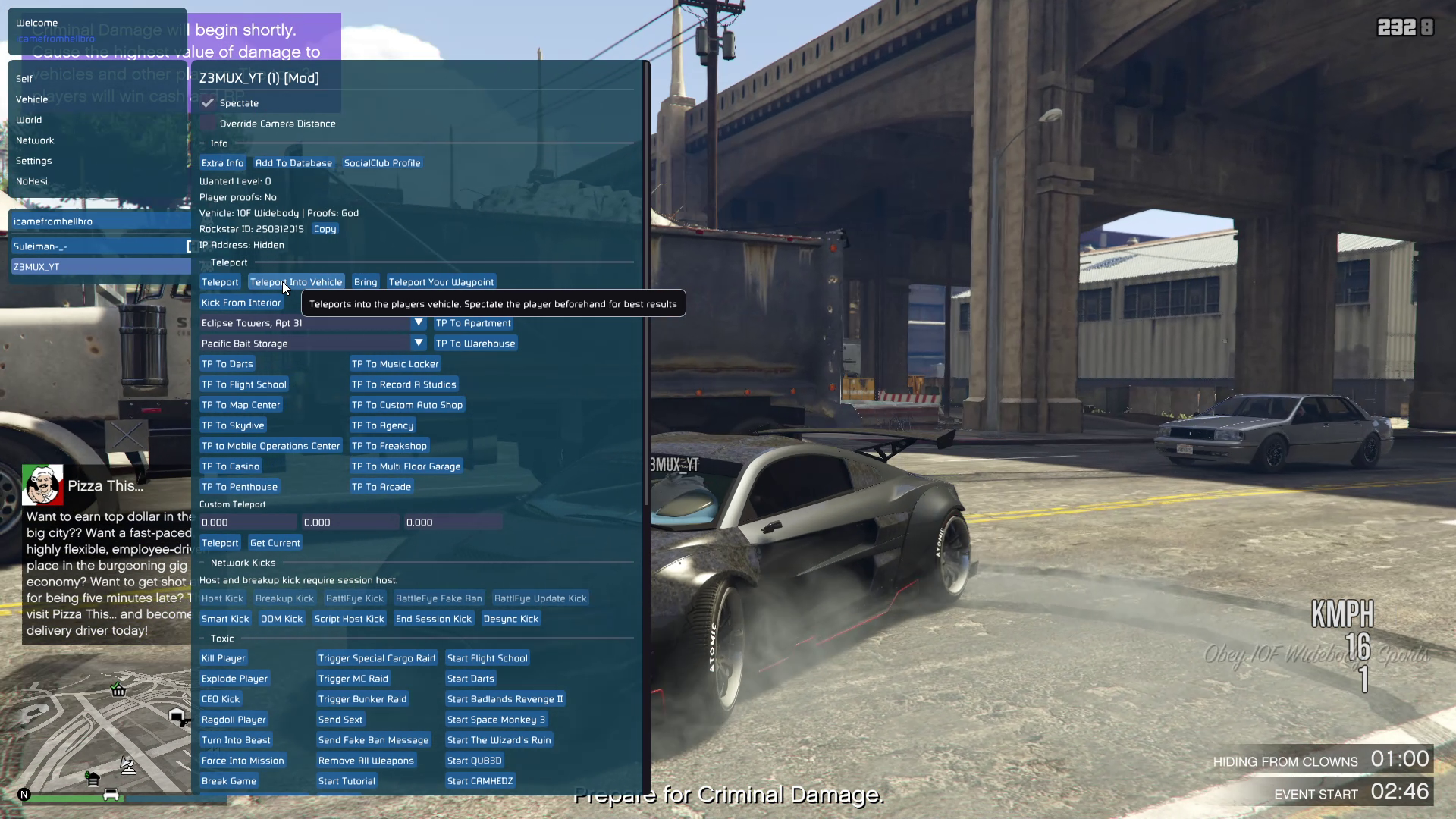
Task: Open the Vehicle menu section
Action: [32, 99]
